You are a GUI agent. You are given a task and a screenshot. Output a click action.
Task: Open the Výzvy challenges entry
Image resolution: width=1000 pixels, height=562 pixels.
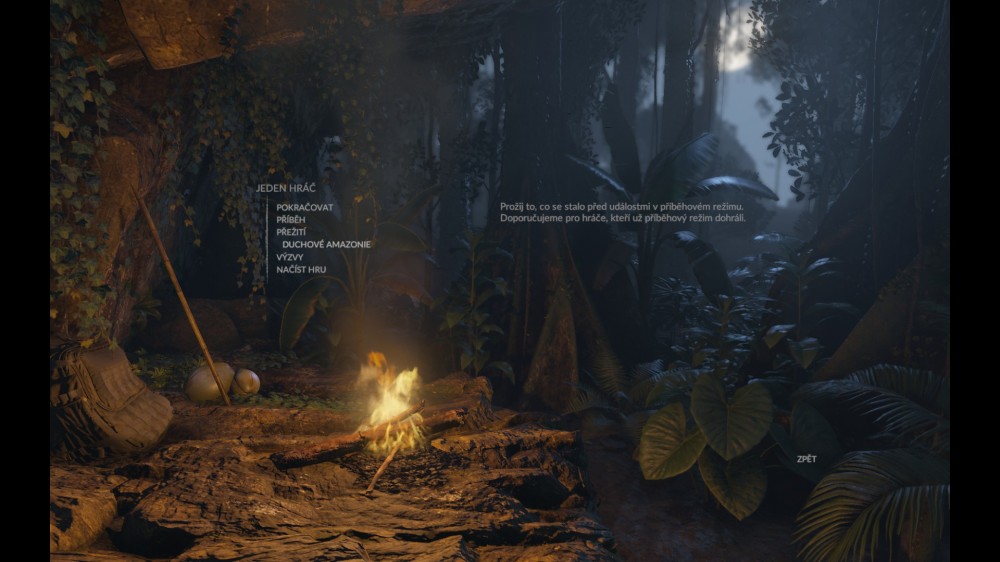pyautogui.click(x=290, y=257)
